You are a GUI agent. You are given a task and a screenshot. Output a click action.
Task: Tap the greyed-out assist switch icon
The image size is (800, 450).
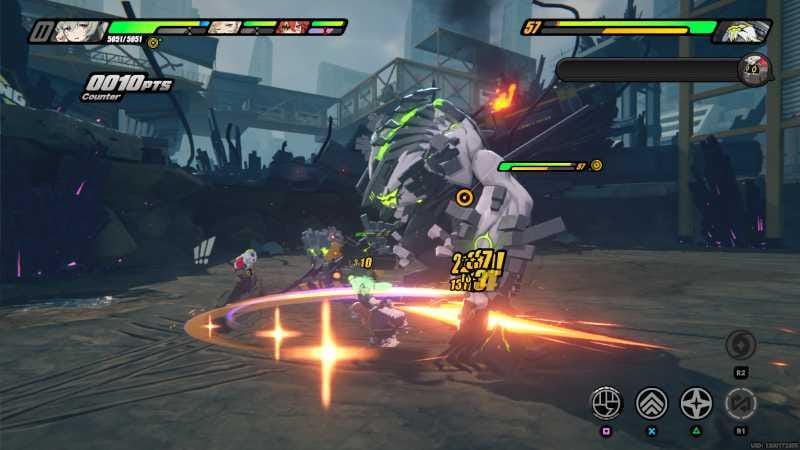click(741, 402)
